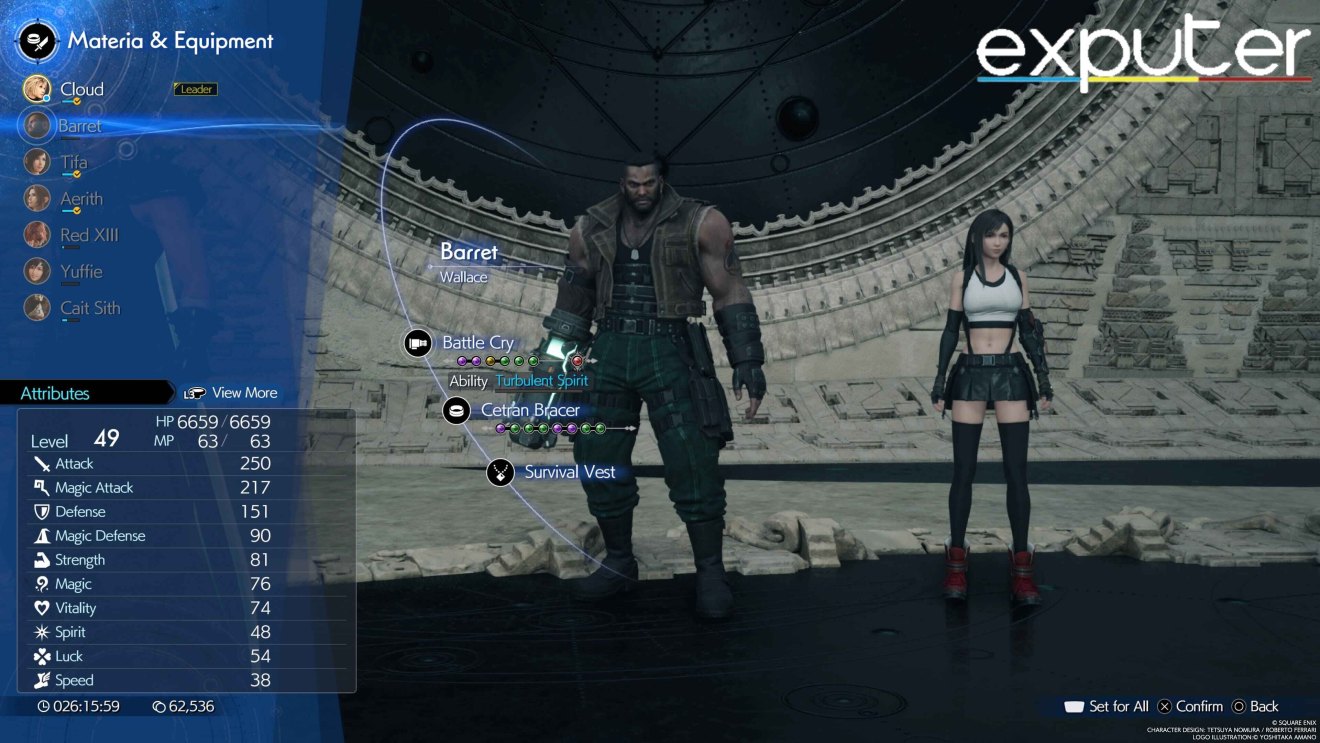Viewport: 1320px width, 743px height.
Task: Open the Turbulent Spirit ability link
Action: (543, 381)
